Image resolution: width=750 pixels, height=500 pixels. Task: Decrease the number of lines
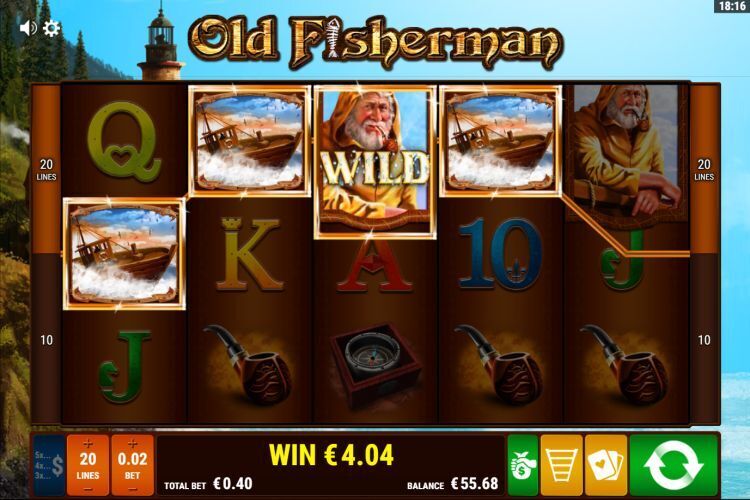(x=88, y=489)
